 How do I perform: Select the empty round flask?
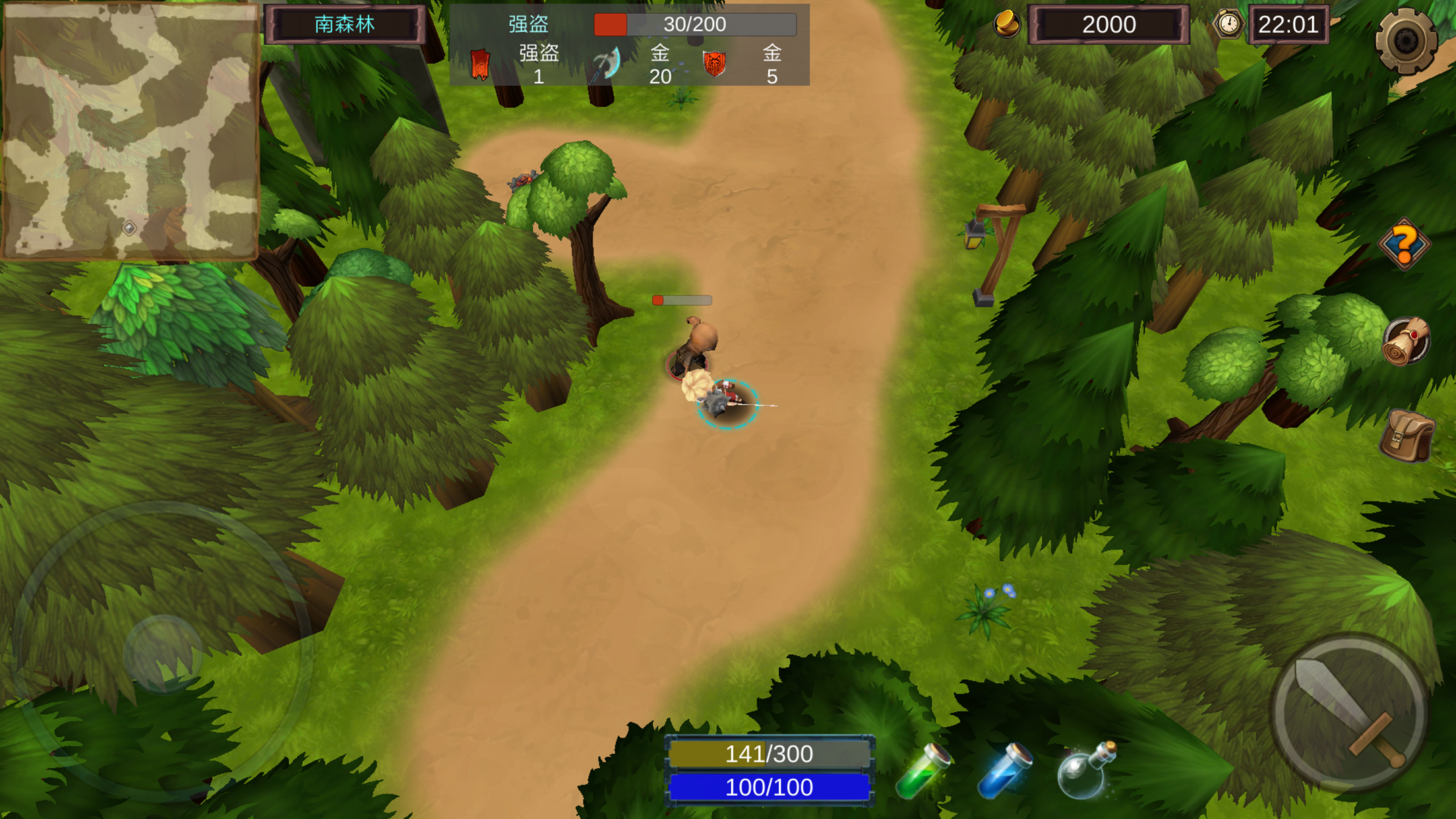click(1085, 770)
